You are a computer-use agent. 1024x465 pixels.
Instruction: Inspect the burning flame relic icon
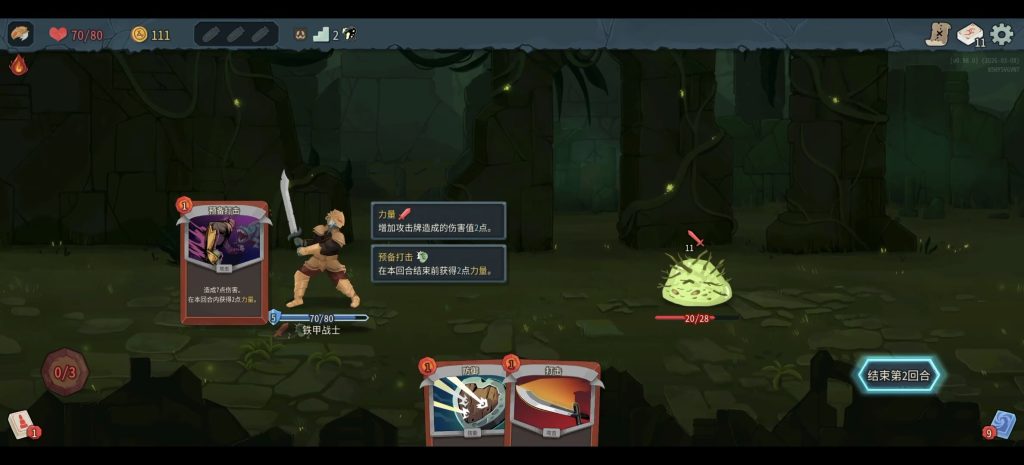(x=19, y=66)
